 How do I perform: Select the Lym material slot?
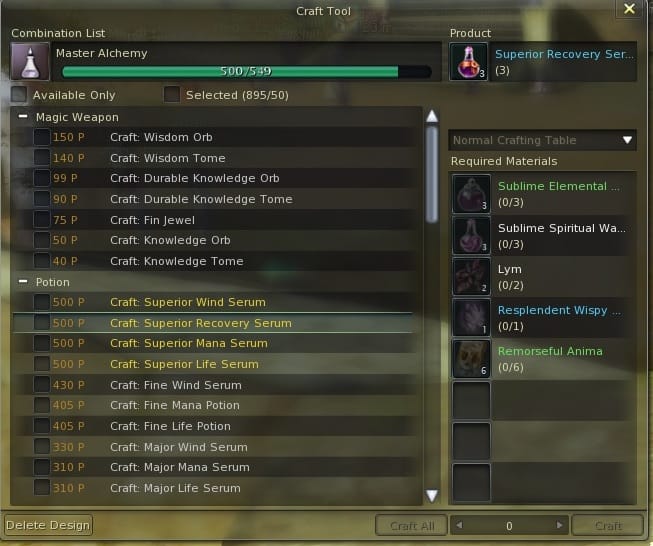472,277
